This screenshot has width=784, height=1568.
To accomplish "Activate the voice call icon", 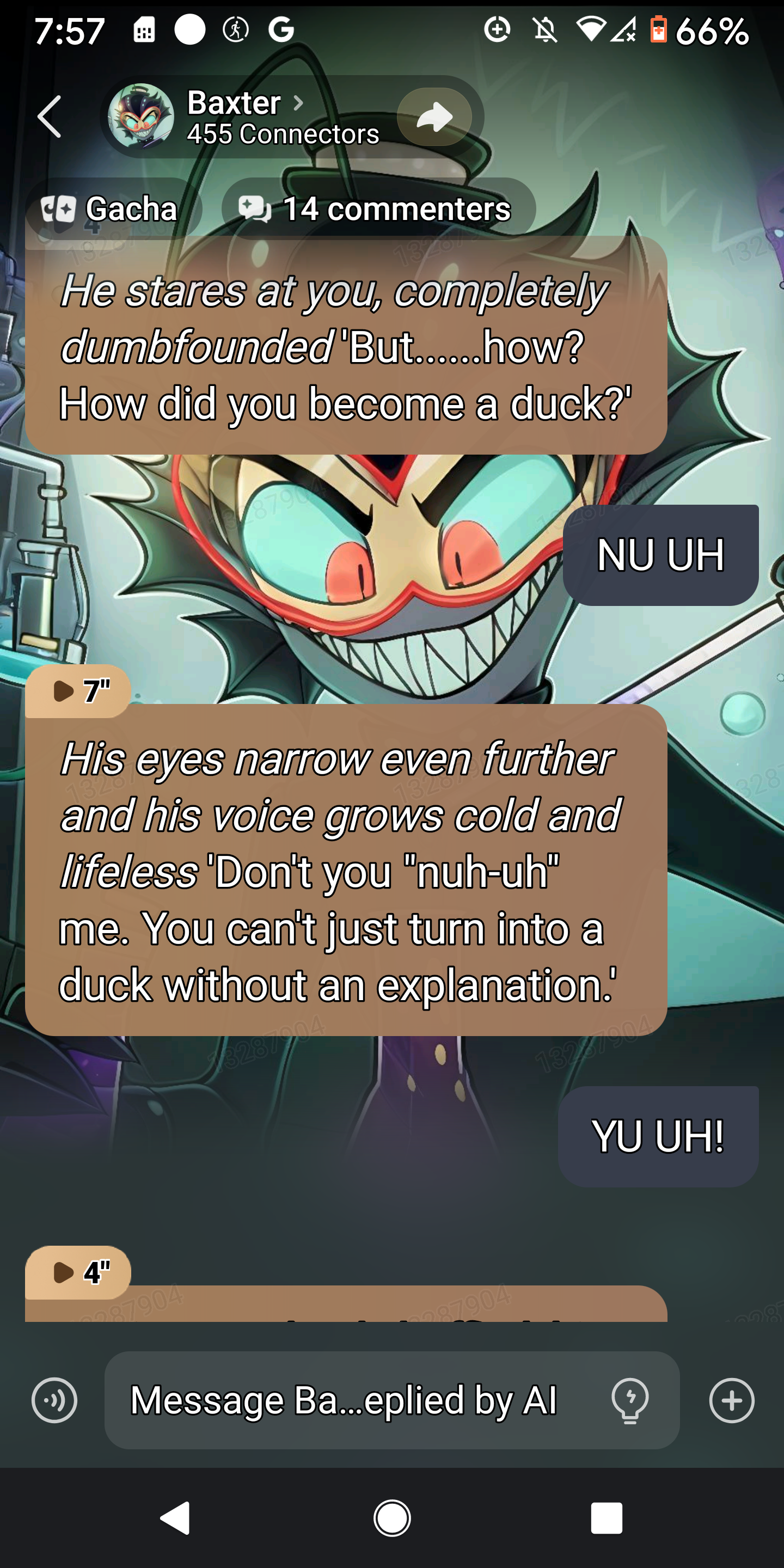I will (54, 1400).
